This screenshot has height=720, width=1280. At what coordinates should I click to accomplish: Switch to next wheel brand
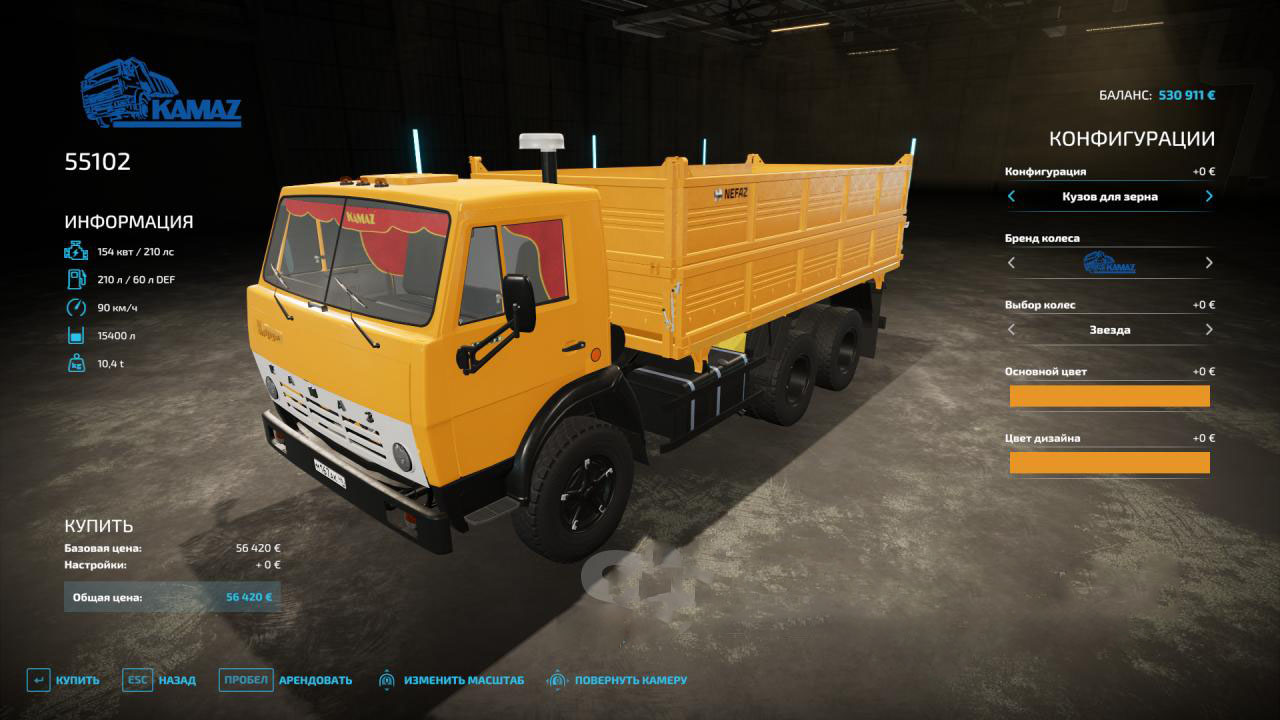click(1209, 263)
